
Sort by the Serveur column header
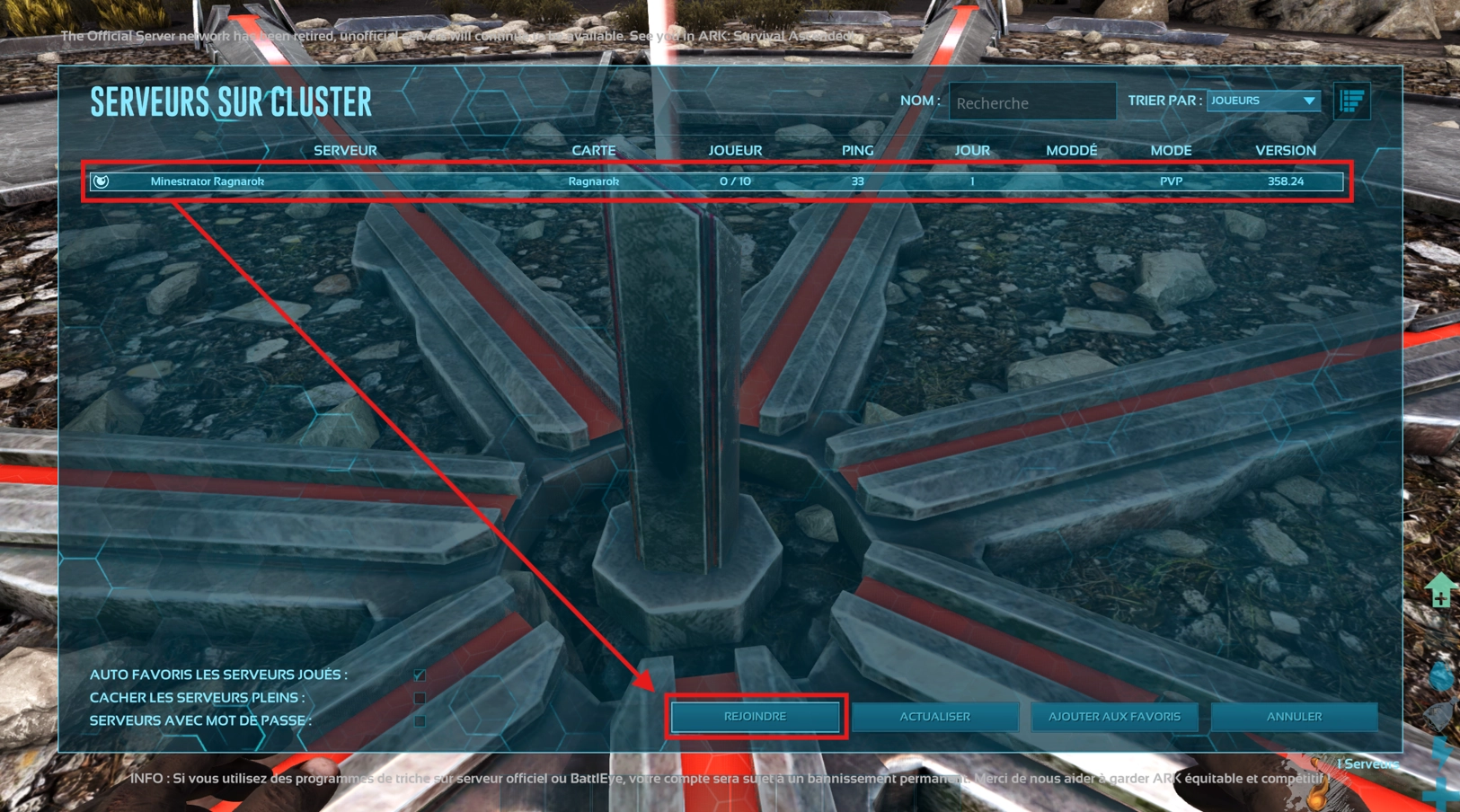pos(345,151)
